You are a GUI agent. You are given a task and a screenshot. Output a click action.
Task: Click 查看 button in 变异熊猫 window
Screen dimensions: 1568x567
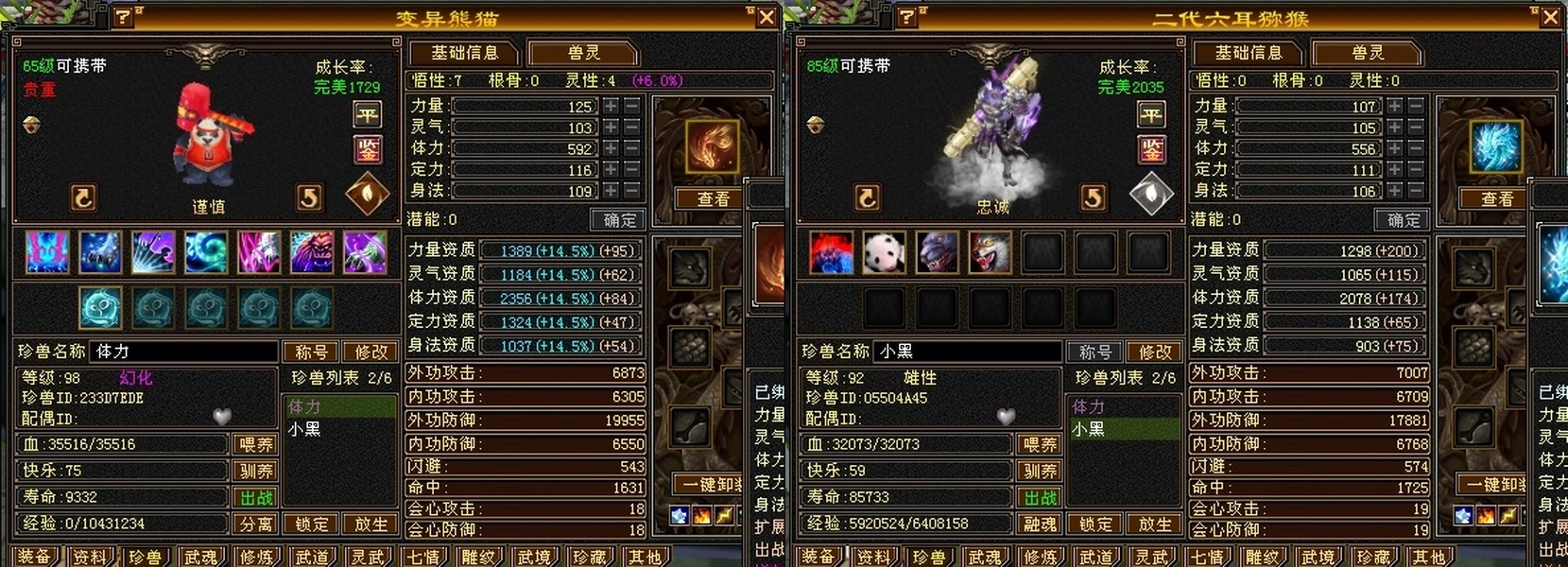713,198
